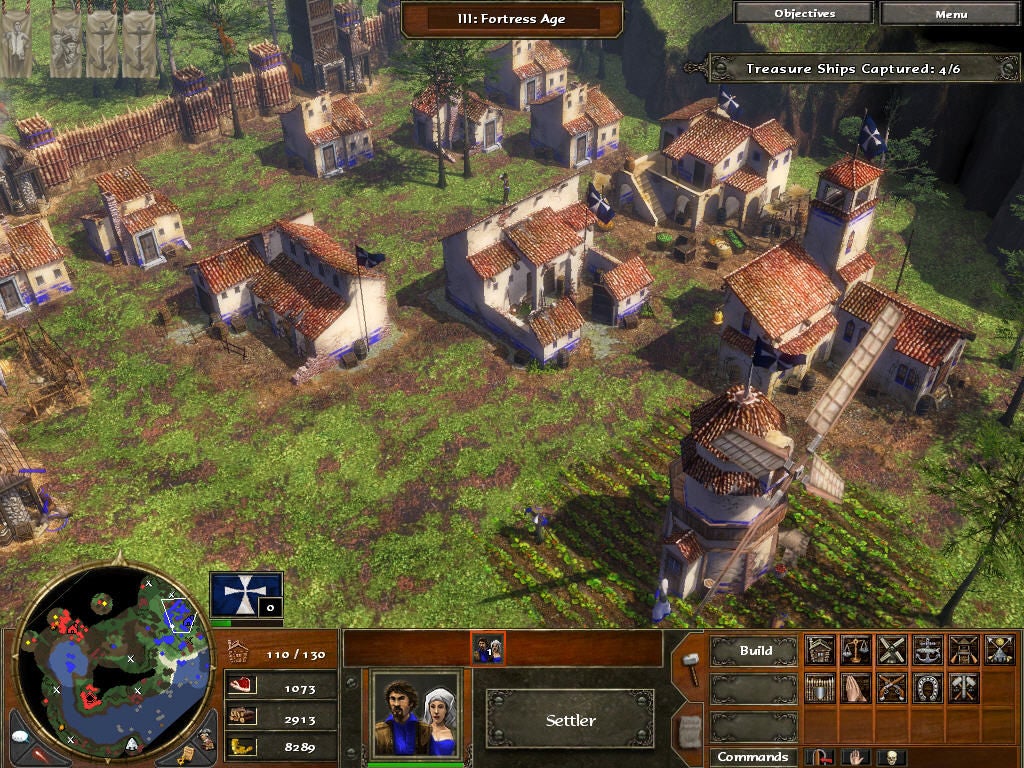1024x768 pixels.
Task: Activate the garrison arrow command
Action: (821, 757)
